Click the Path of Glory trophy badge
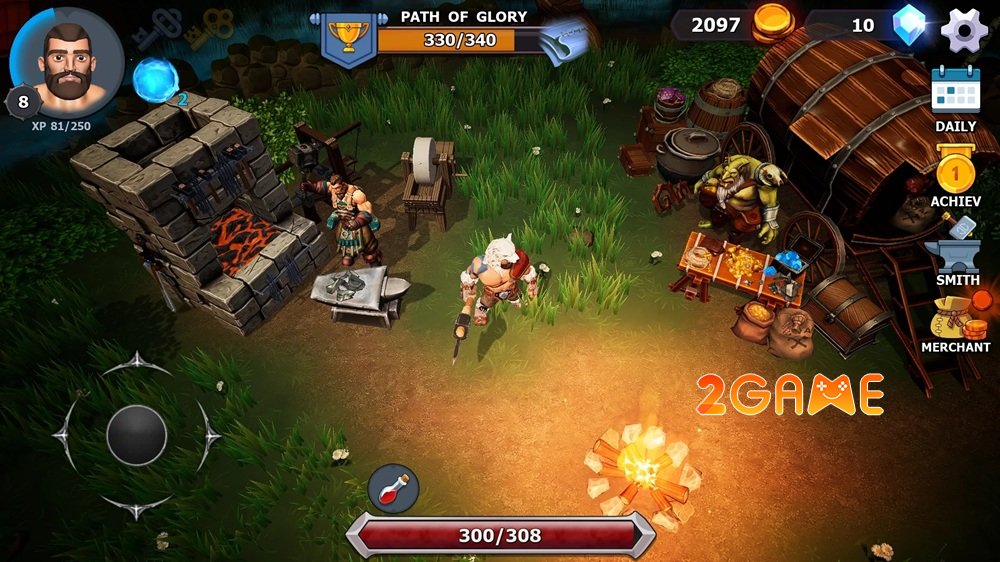Image resolution: width=1000 pixels, height=562 pixels. 346,38
